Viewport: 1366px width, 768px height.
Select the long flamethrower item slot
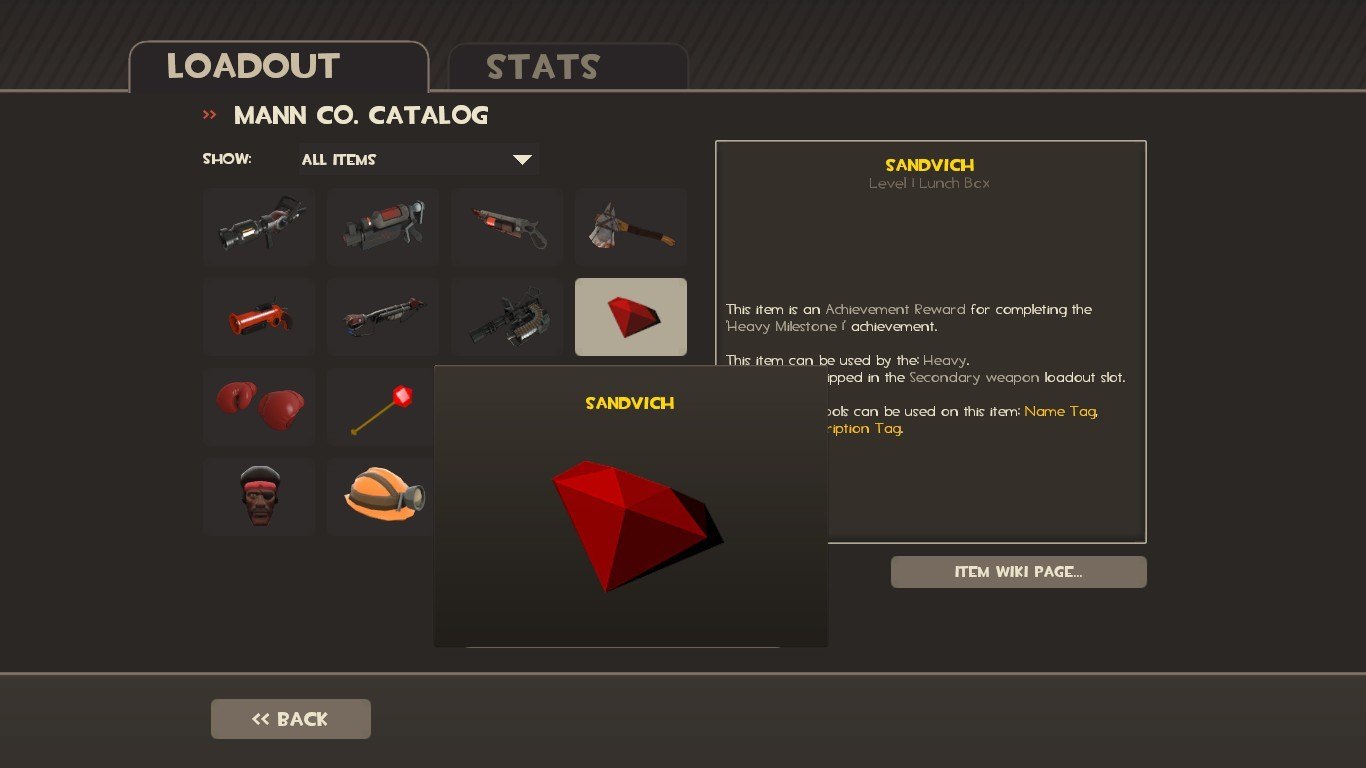click(383, 317)
